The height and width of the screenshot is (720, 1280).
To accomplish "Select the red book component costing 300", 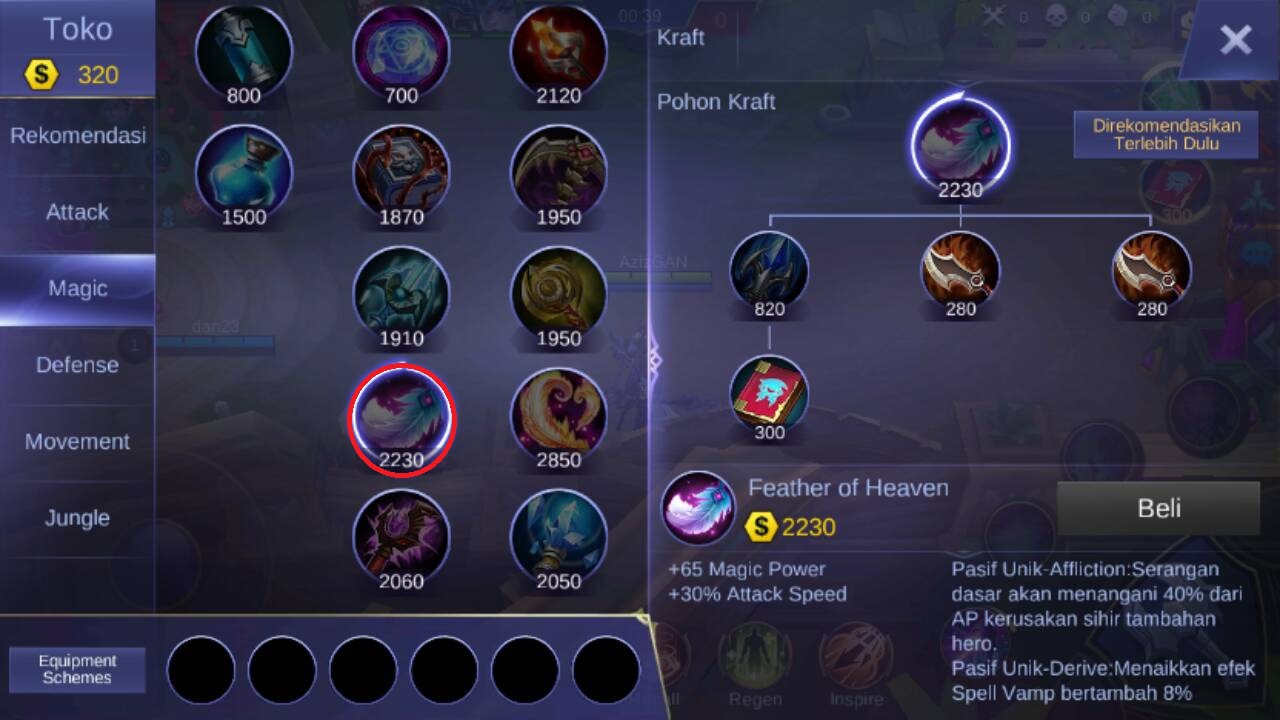I will [769, 394].
